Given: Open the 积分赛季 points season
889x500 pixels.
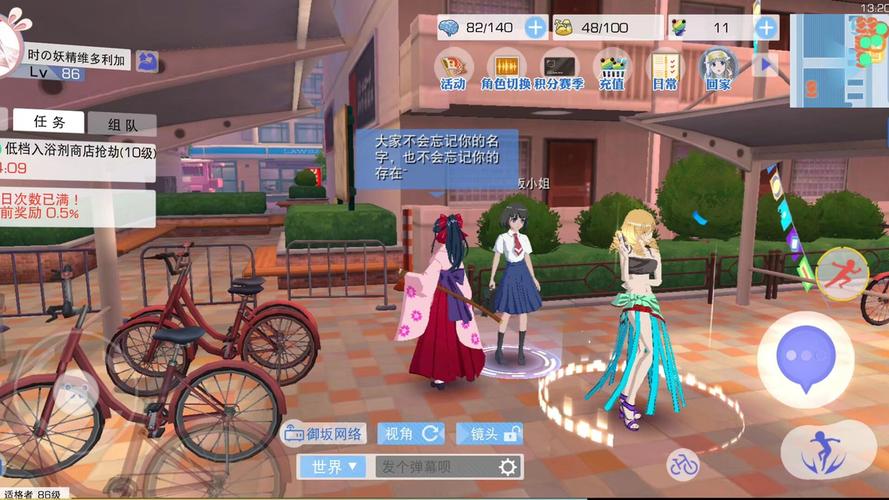Looking at the screenshot, I should coord(558,68).
